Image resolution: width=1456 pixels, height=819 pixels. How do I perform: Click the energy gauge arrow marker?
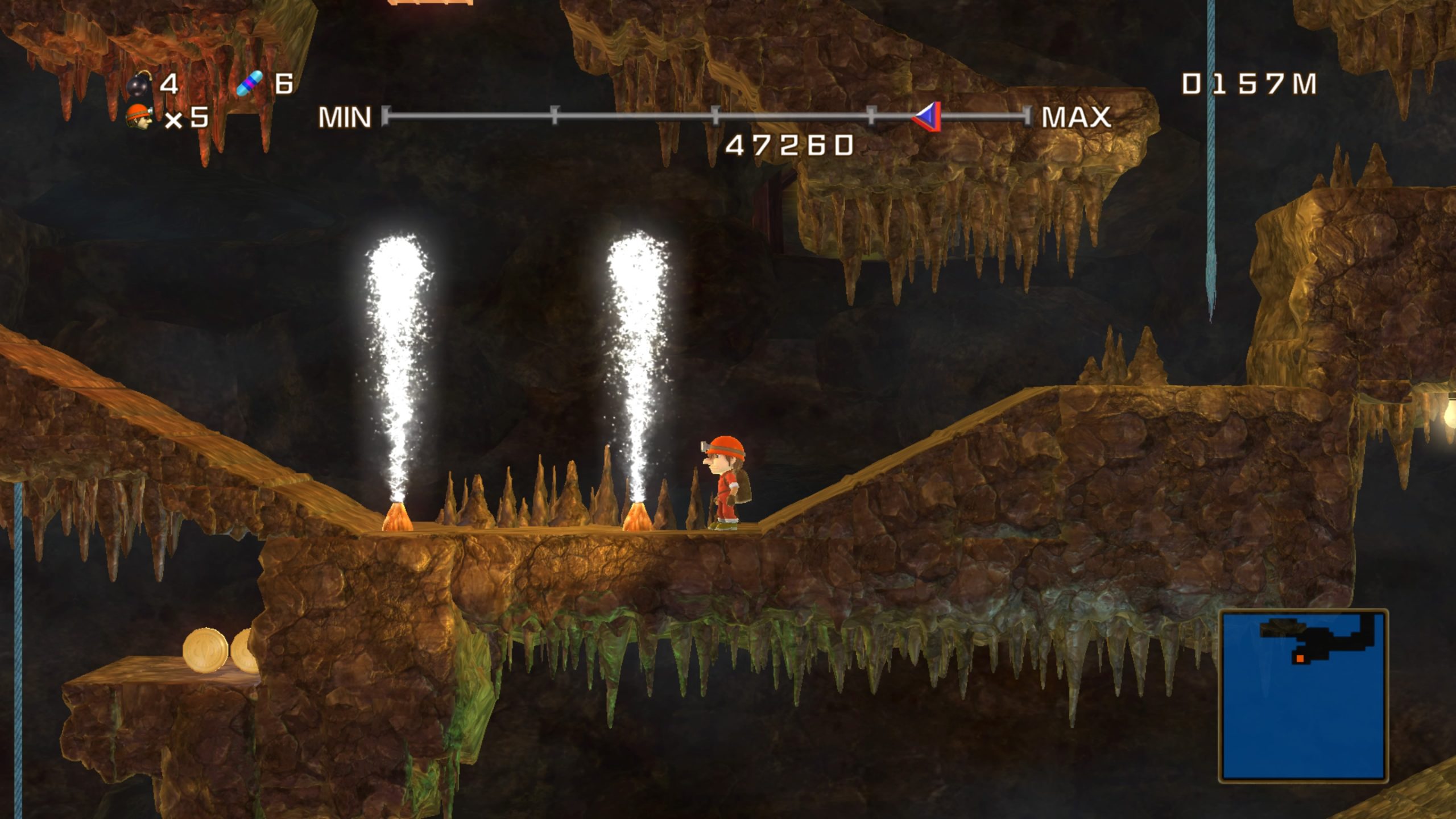[x=928, y=117]
